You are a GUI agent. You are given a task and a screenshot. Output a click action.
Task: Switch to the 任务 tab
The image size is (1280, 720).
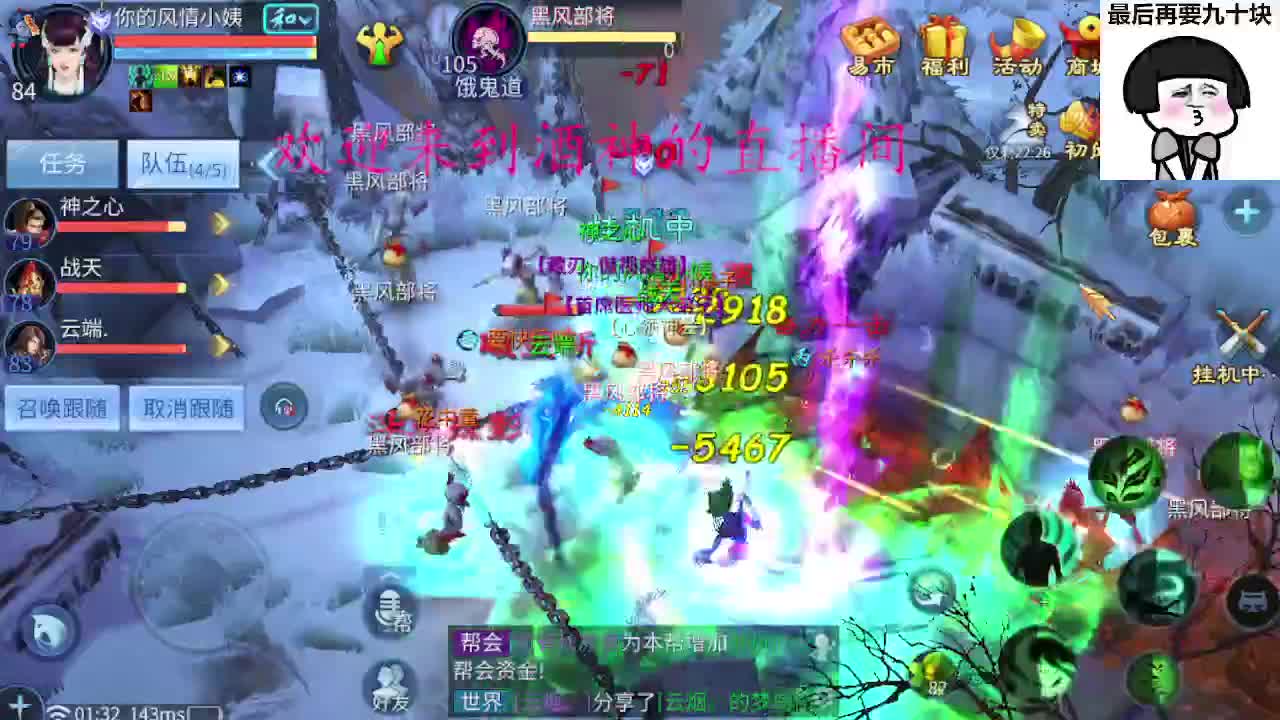[x=64, y=163]
